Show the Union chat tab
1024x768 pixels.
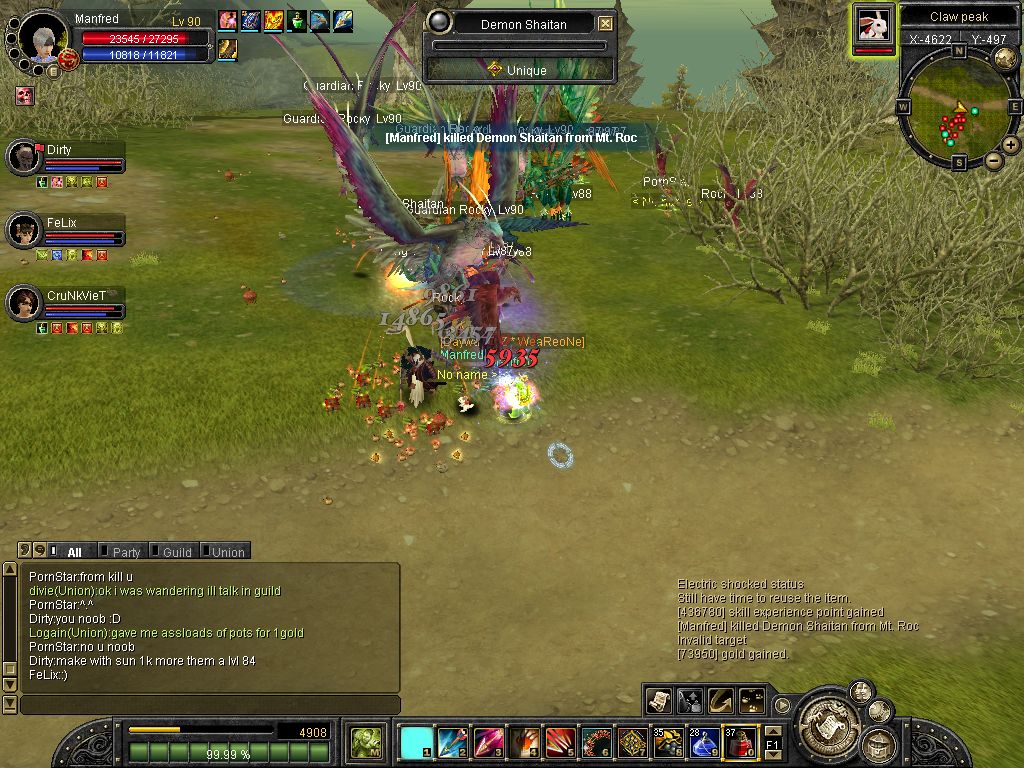pos(227,552)
